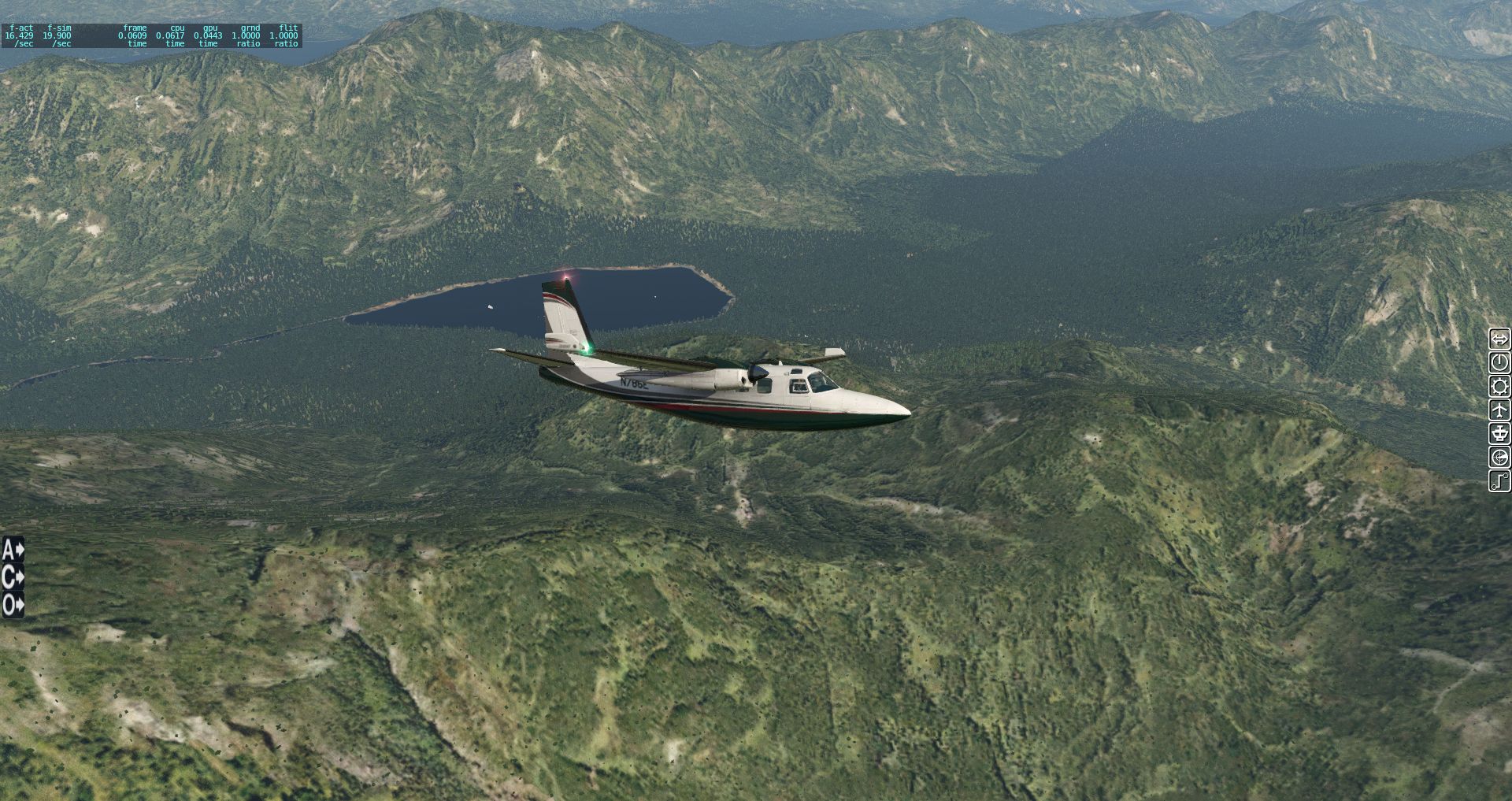Select the airplane silhouette icon
Screen dimensions: 1512x801
[x=1499, y=410]
